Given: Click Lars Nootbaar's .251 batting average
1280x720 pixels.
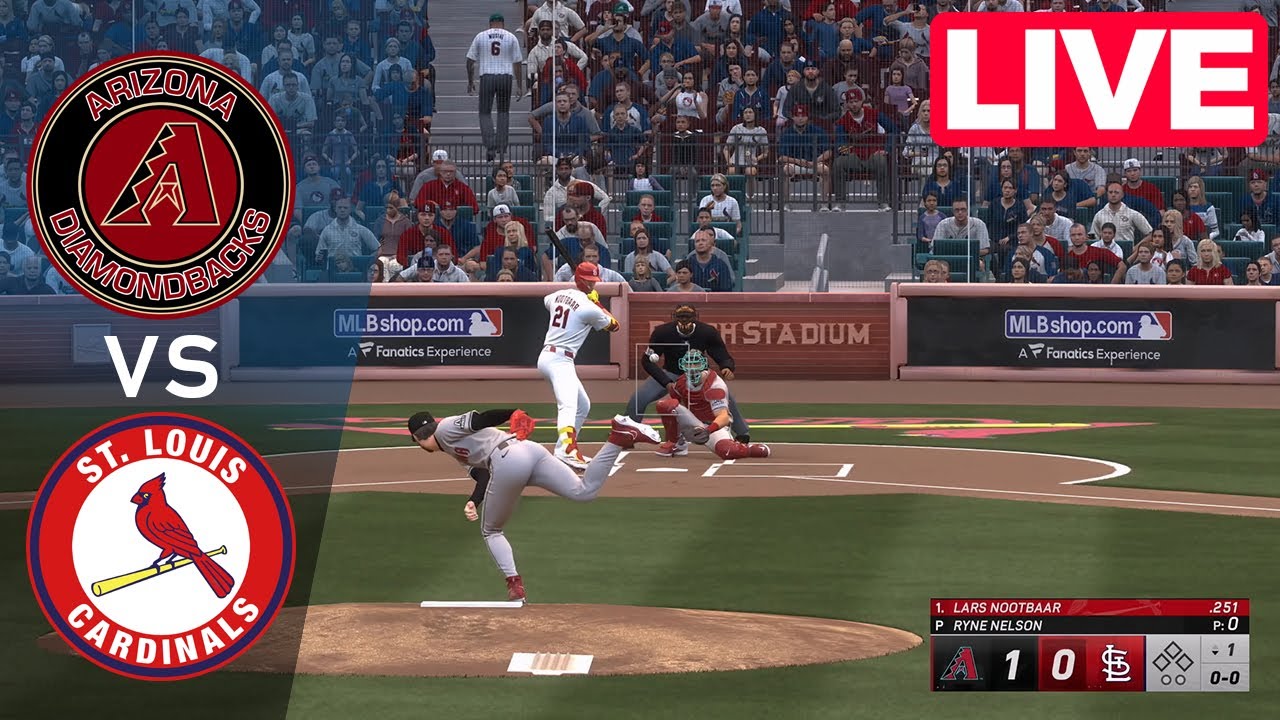Looking at the screenshot, I should (1225, 607).
